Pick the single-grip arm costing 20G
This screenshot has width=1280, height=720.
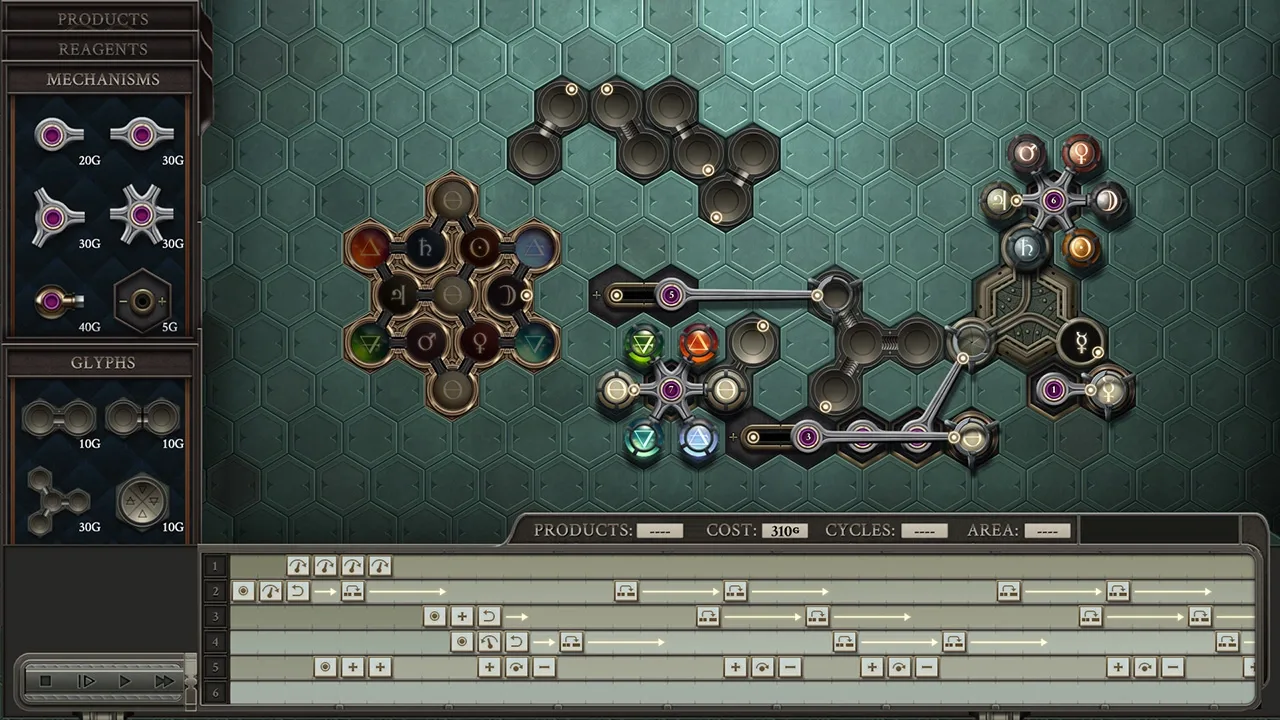click(57, 135)
